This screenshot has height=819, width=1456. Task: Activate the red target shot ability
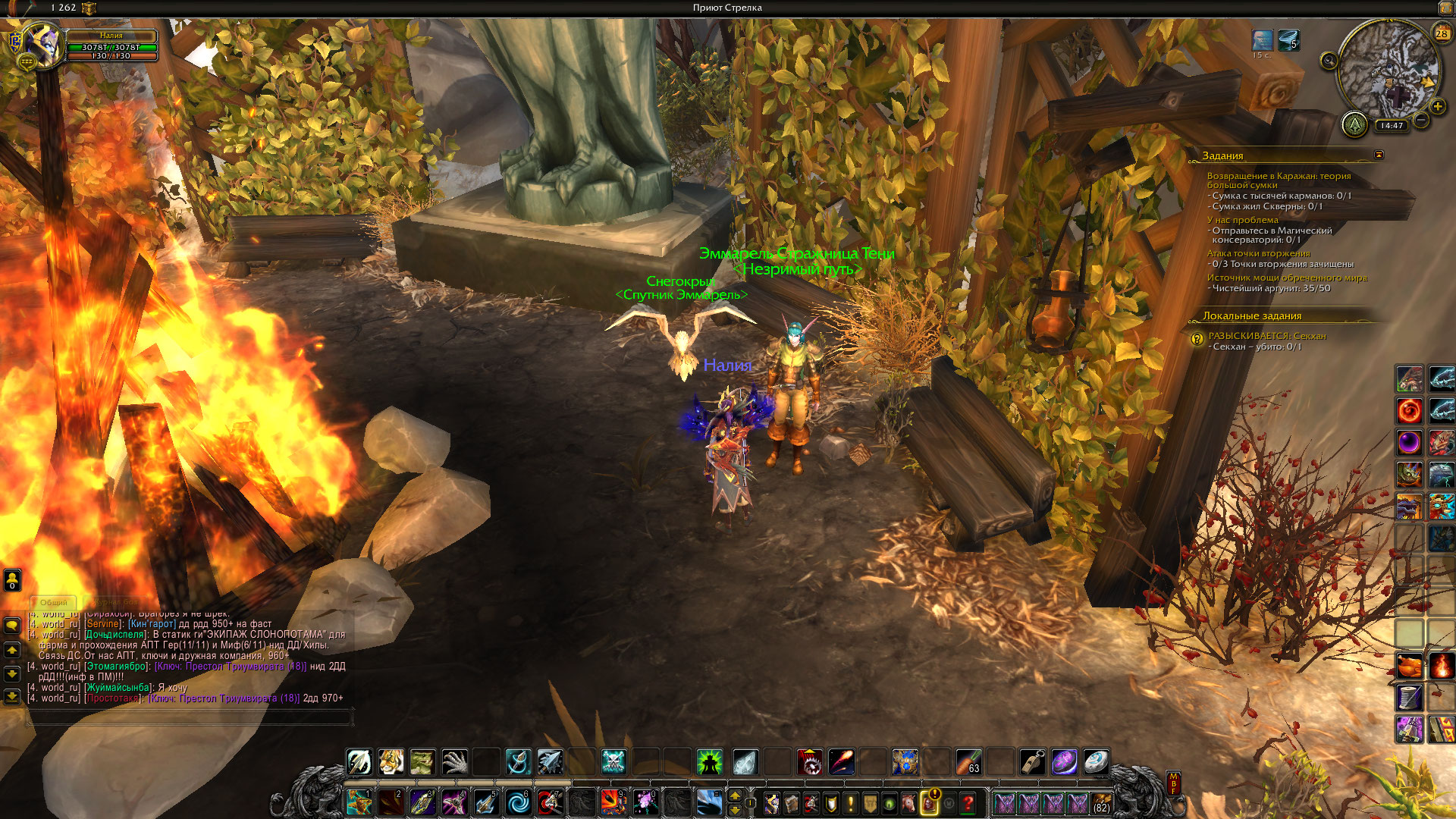[x=551, y=802]
